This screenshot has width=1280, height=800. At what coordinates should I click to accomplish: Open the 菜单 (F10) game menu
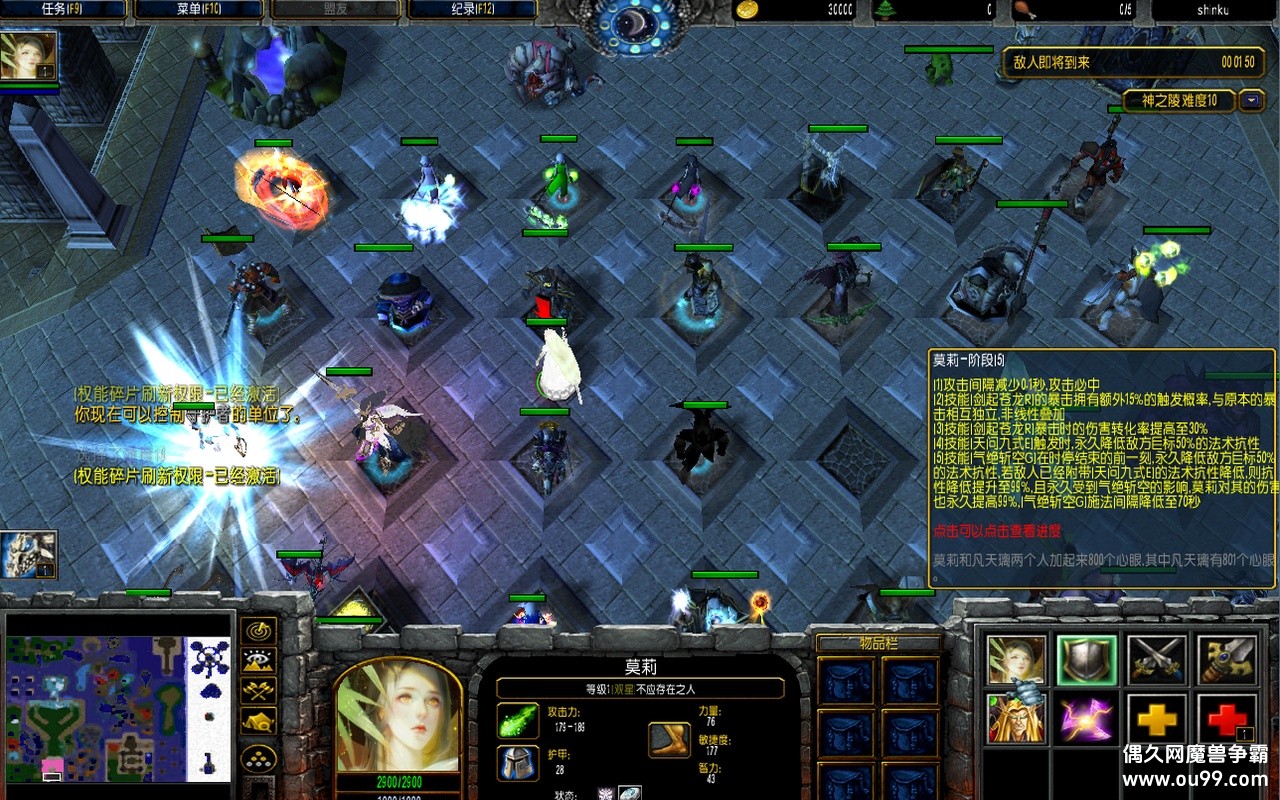199,10
